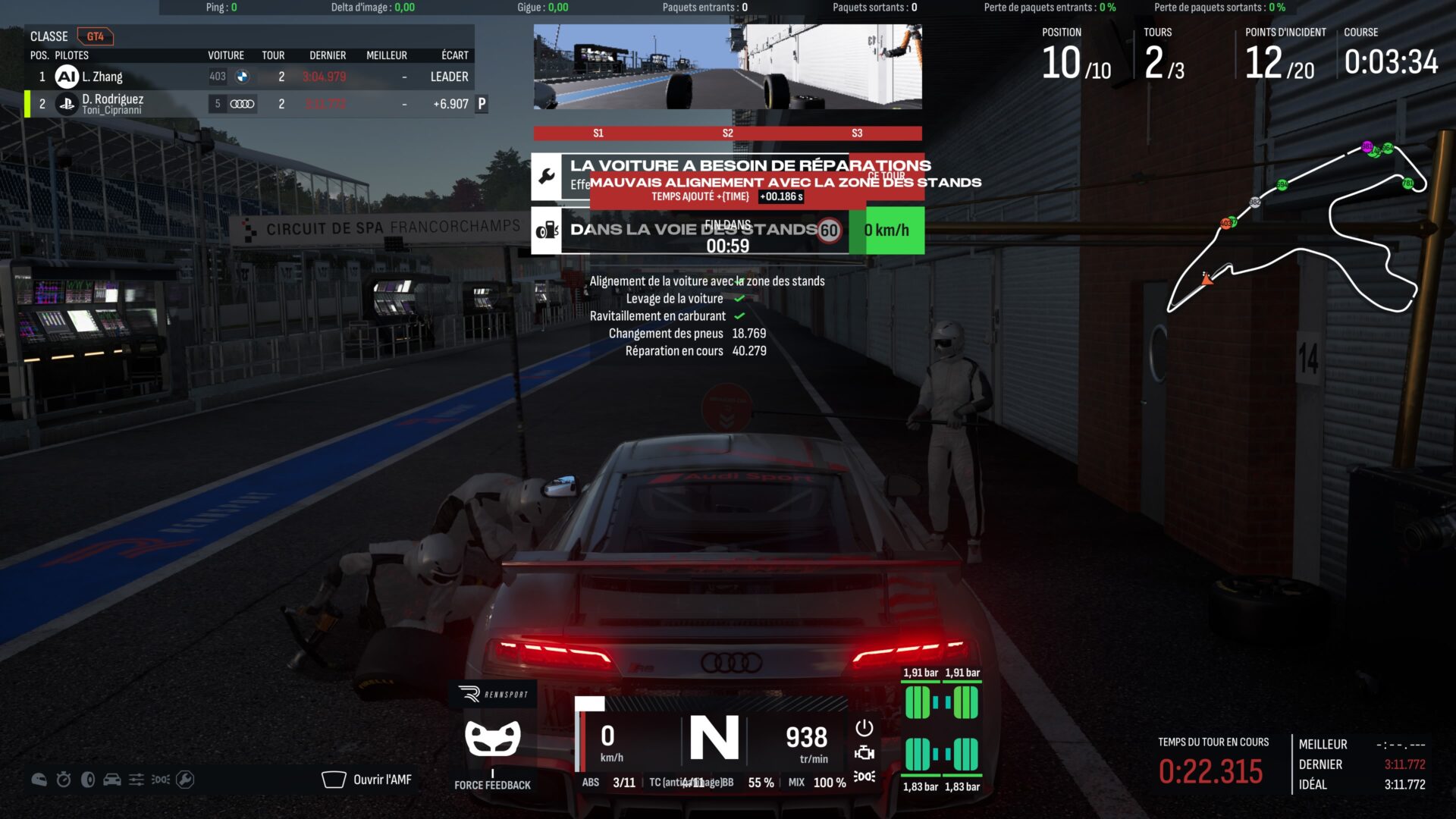
Task: Click the ignition power icon
Action: [x=864, y=728]
